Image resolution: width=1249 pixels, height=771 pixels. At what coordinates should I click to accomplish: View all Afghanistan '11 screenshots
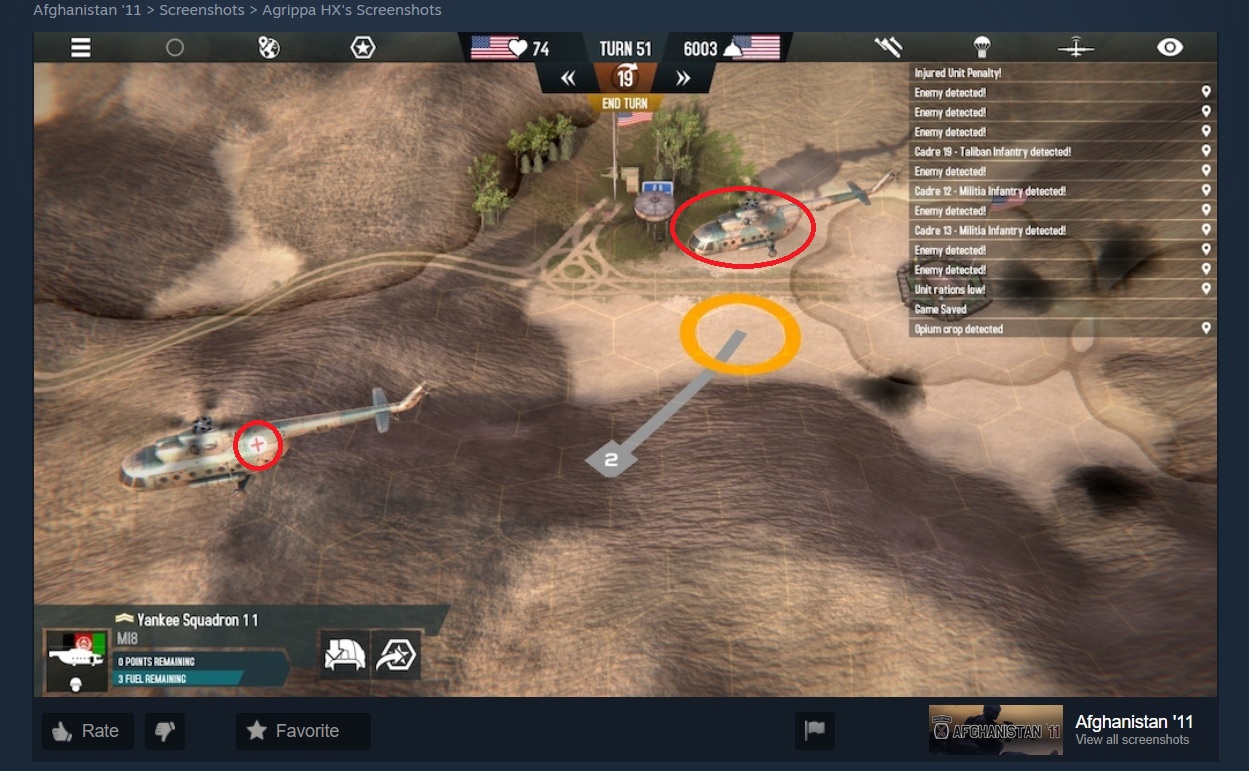pyautogui.click(x=1132, y=740)
